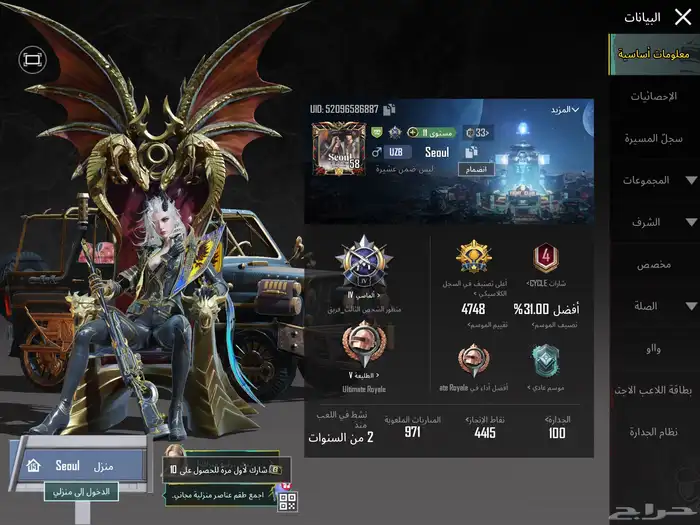700x525 pixels.
Task: Expand the Groups section (المجموعات)
Action: [x=655, y=180]
